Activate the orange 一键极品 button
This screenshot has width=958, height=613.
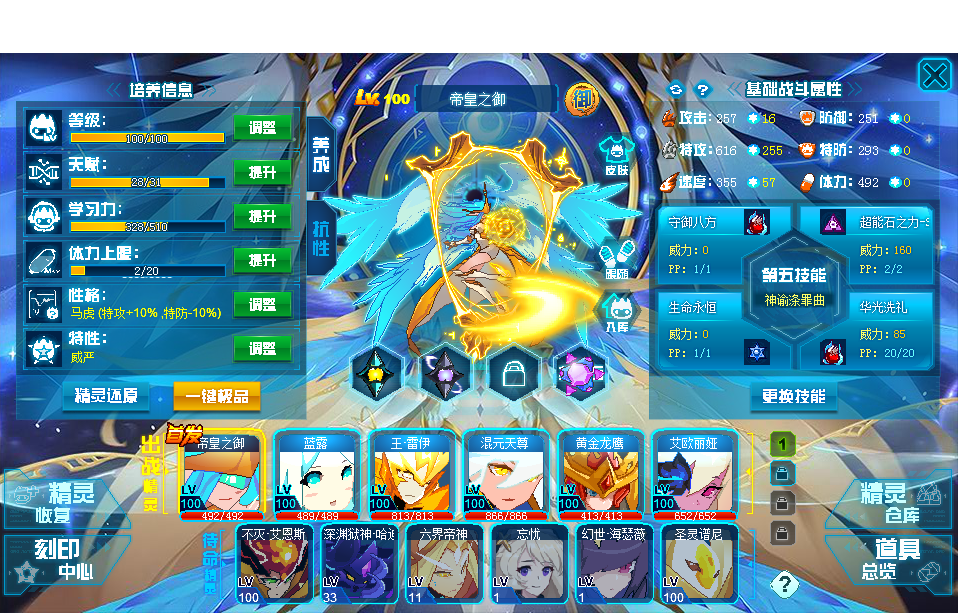coord(217,396)
